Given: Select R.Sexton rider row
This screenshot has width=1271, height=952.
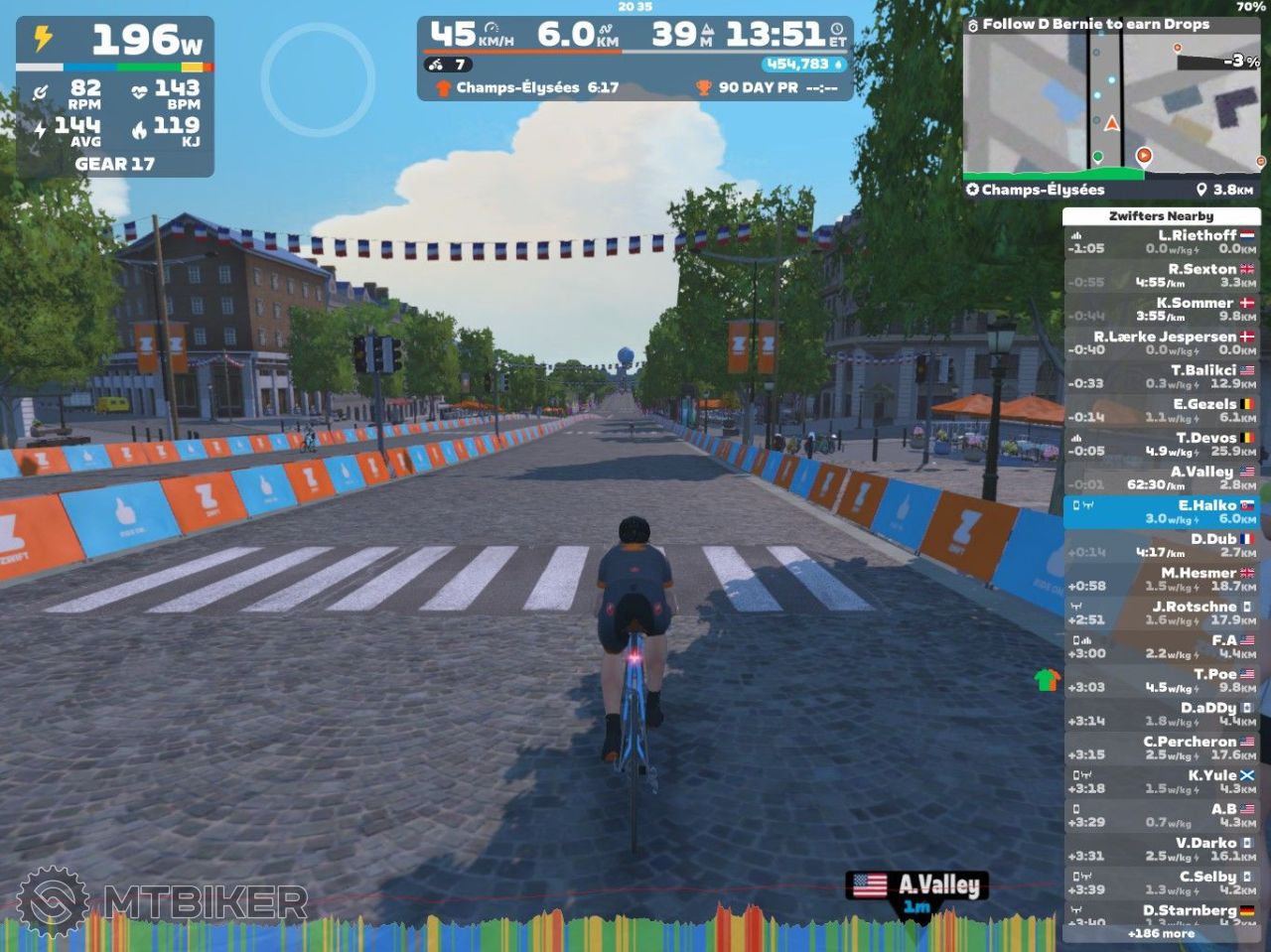Looking at the screenshot, I should [x=1161, y=276].
